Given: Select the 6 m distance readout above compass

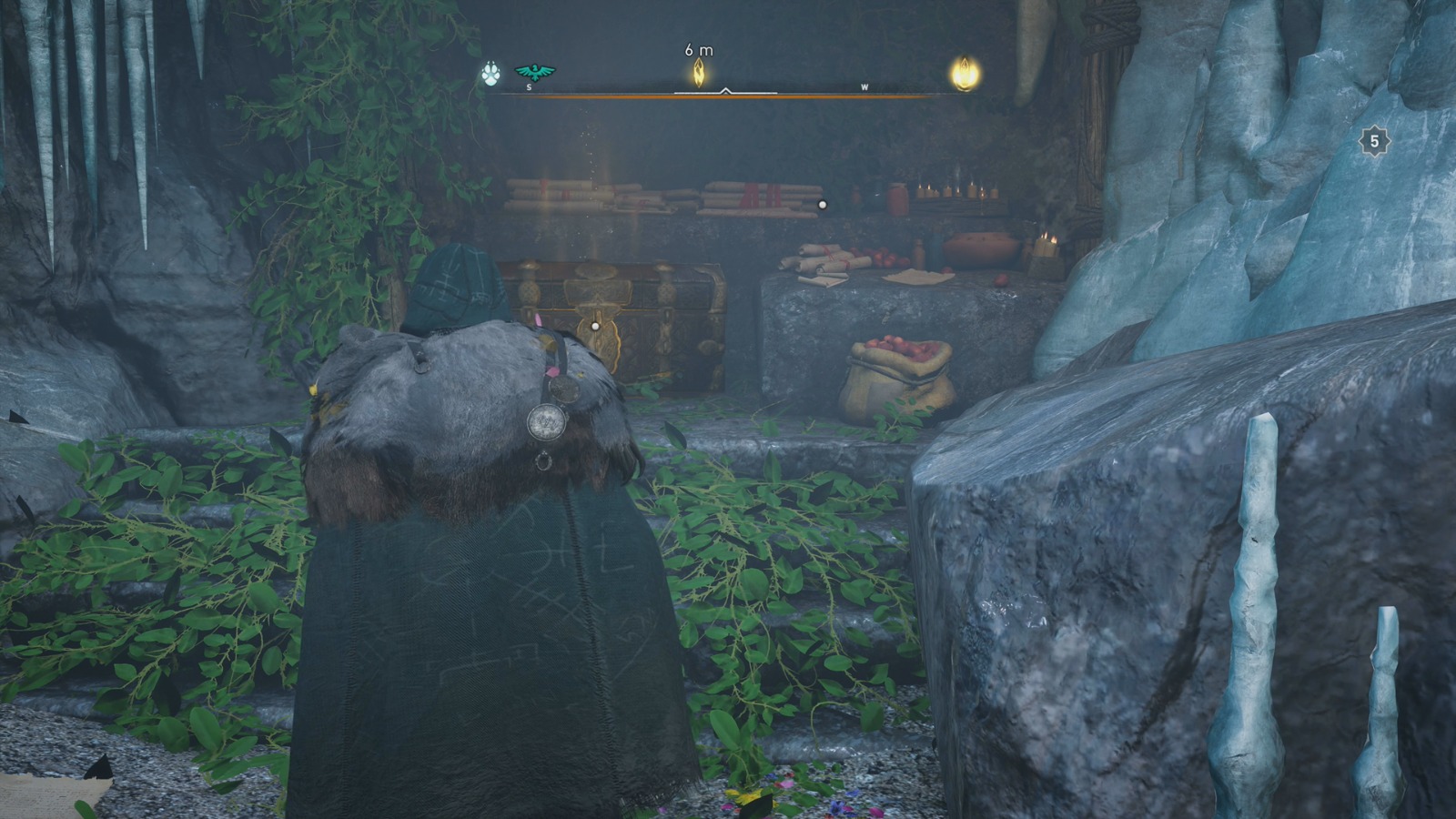Looking at the screenshot, I should [x=697, y=49].
